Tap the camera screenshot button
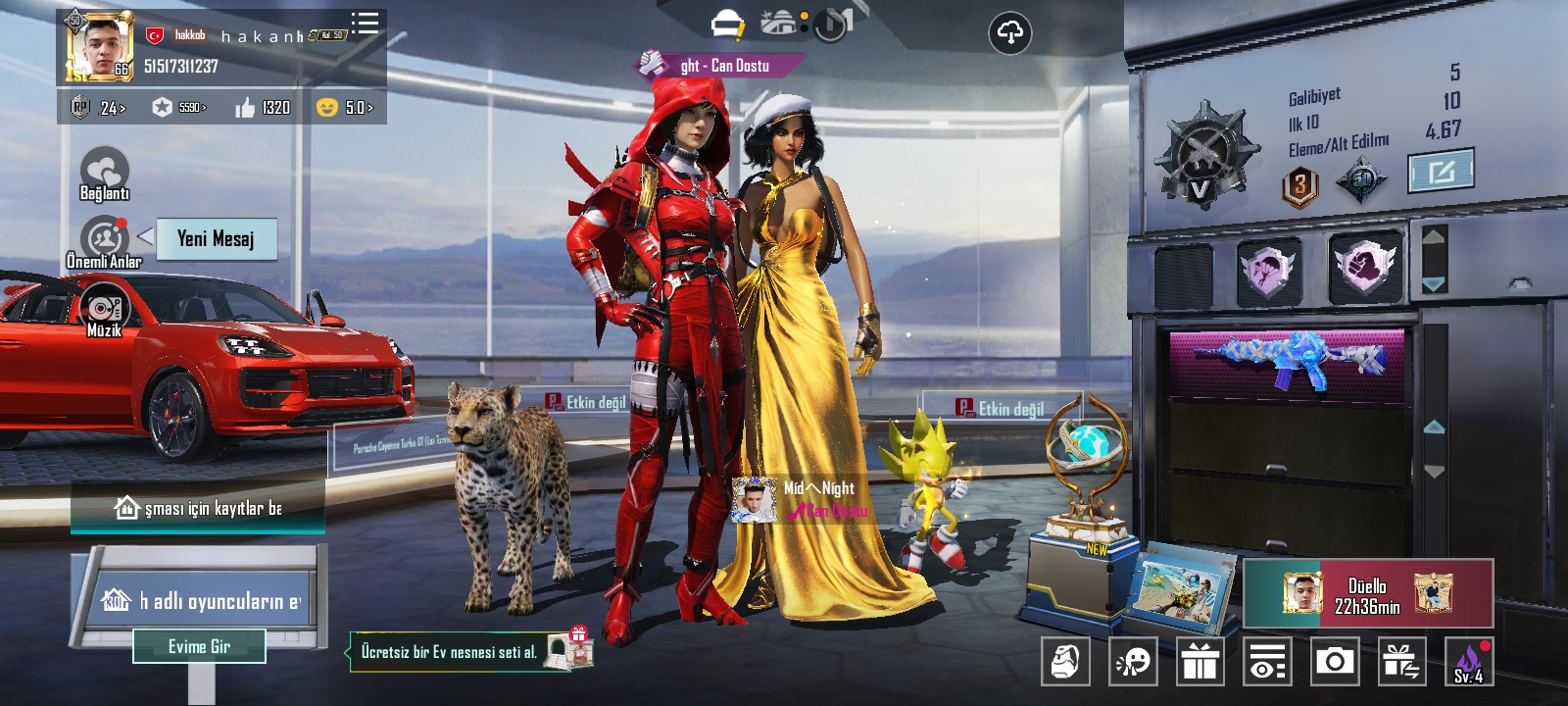 (x=1334, y=662)
